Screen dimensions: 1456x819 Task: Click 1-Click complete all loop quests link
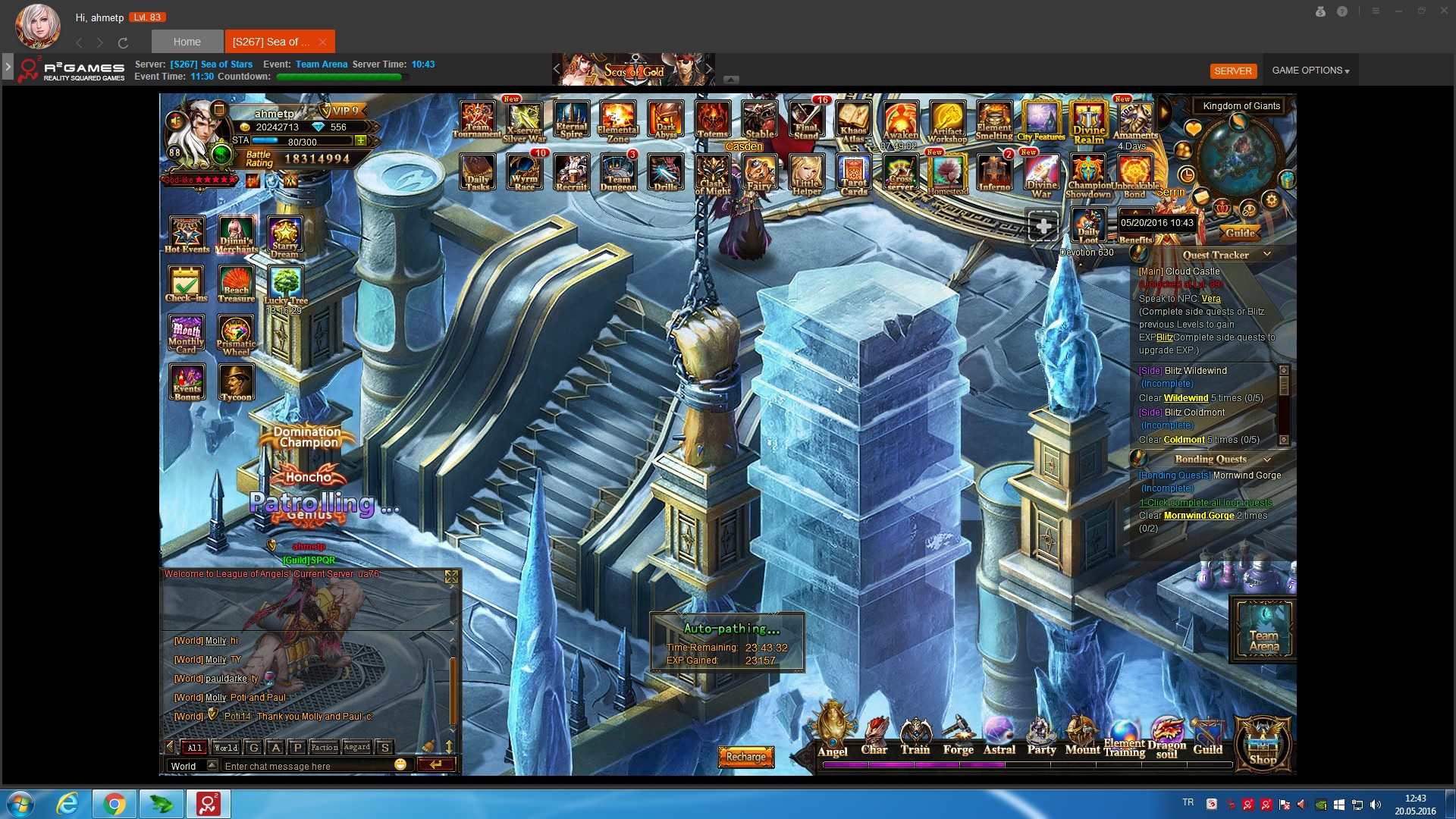(x=1205, y=503)
